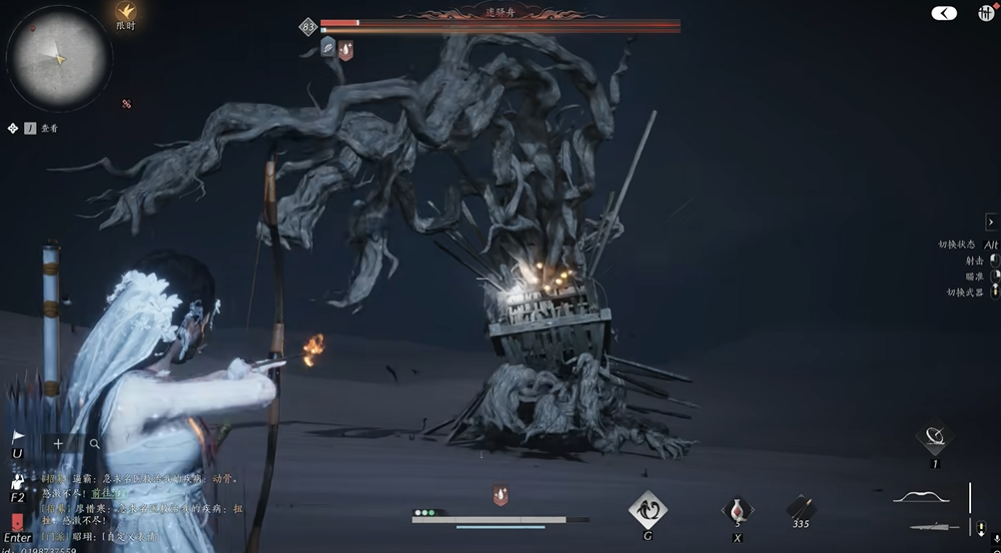Inspect the blue feather status icon

(327, 47)
